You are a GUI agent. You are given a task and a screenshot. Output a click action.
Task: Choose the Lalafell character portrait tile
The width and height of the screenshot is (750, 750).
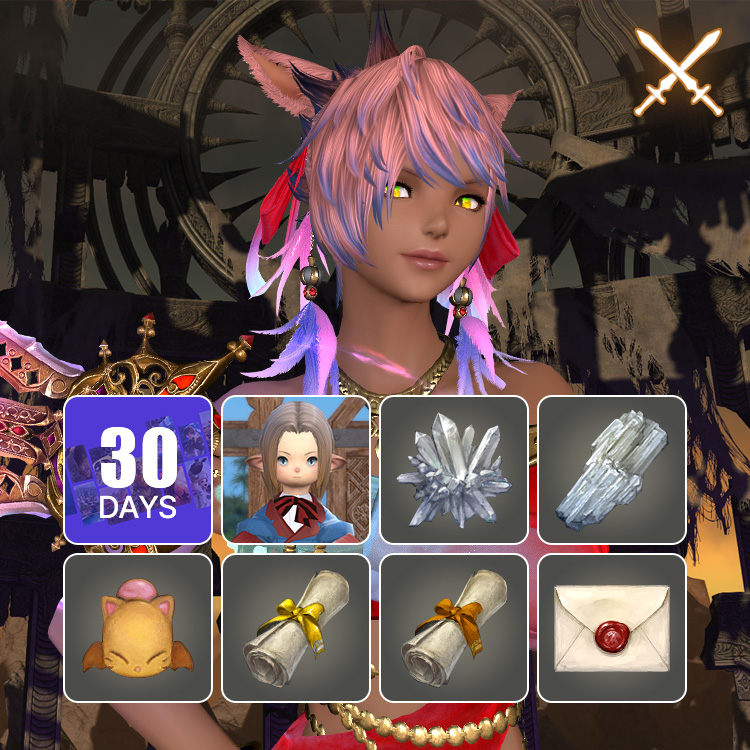(x=296, y=470)
